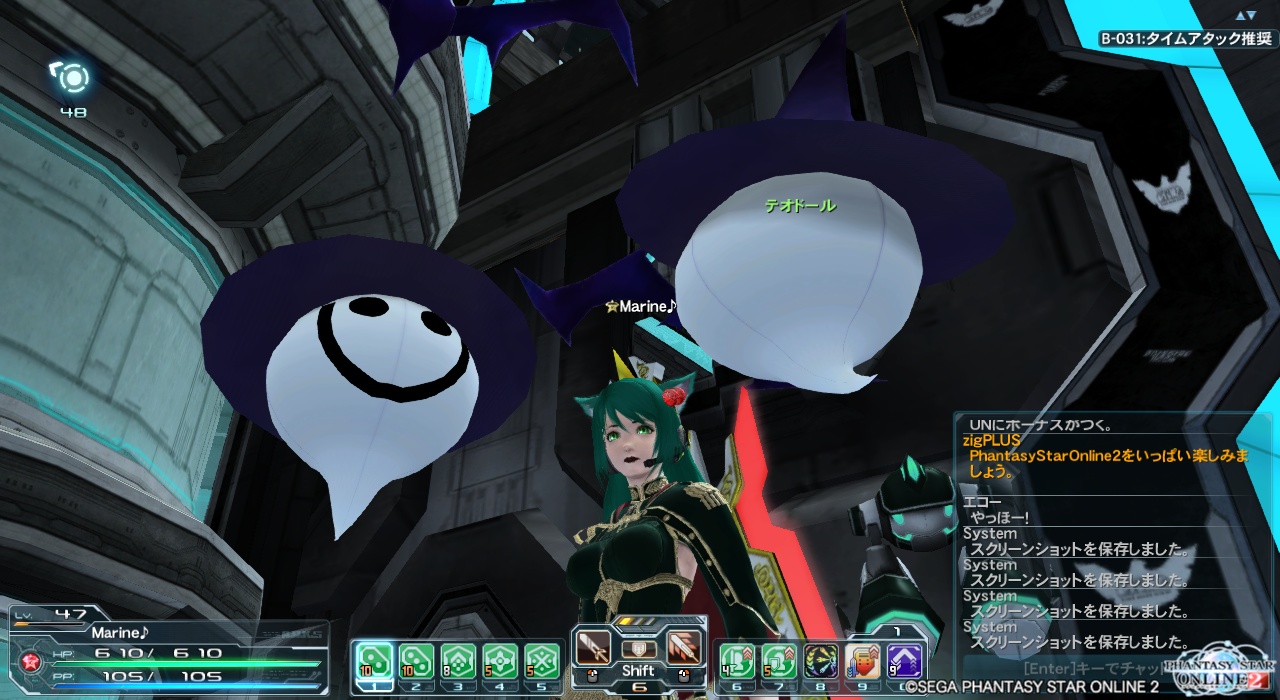Select the right feathered-blade weapon action icon
Image resolution: width=1280 pixels, height=700 pixels.
point(685,648)
